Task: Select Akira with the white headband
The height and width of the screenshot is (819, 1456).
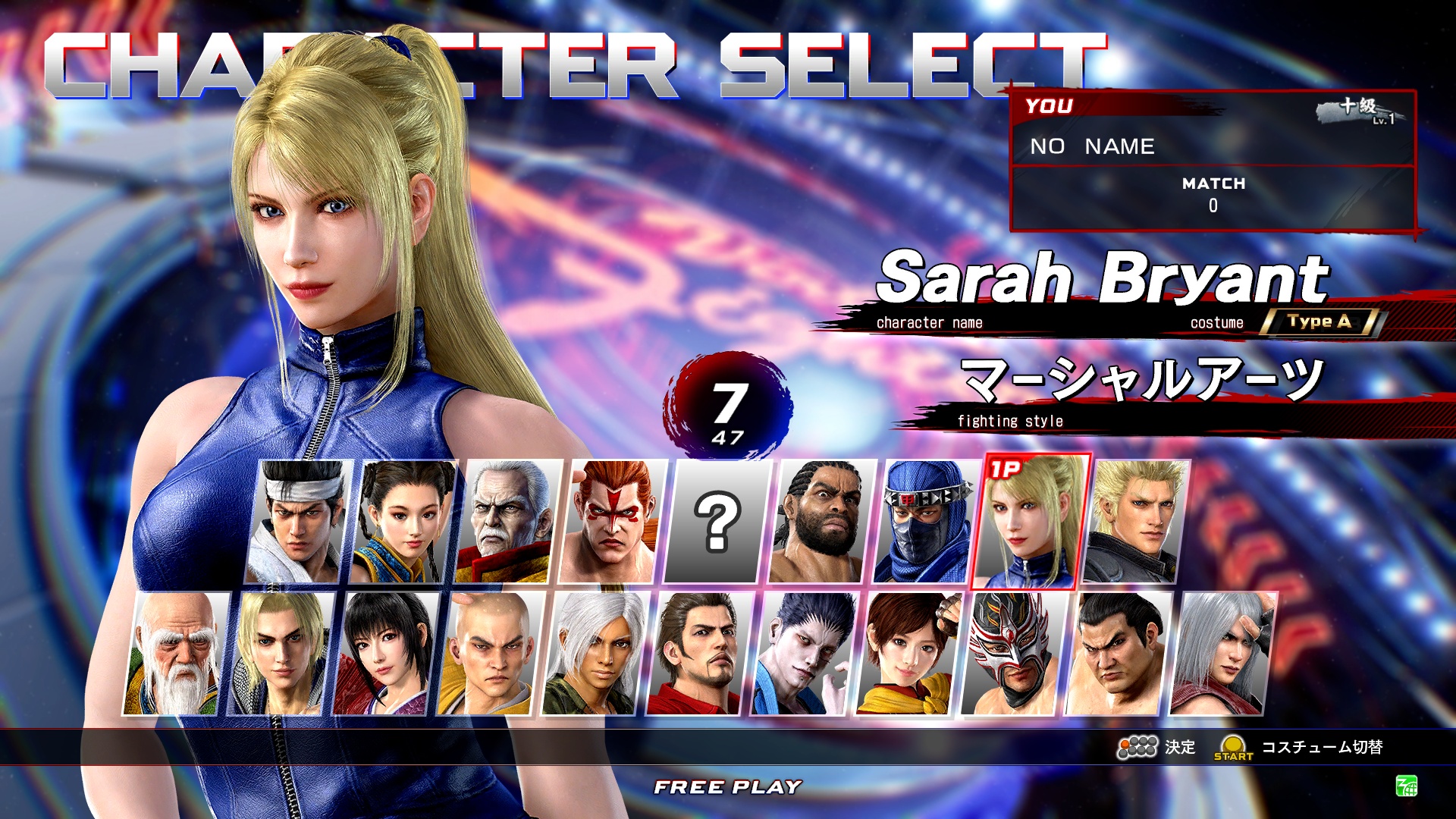Action: [299, 522]
